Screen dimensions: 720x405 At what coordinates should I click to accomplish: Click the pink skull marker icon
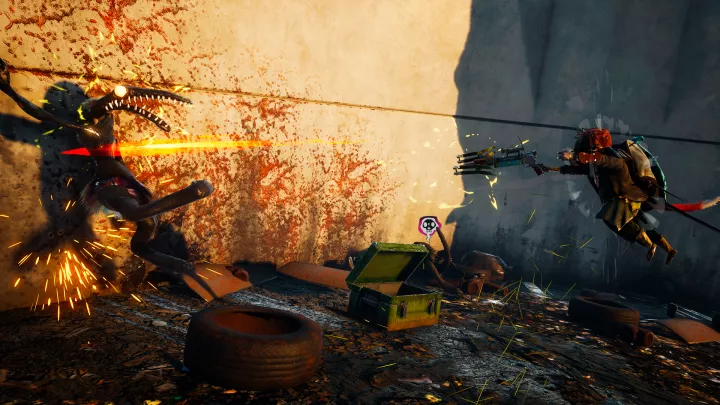(429, 226)
